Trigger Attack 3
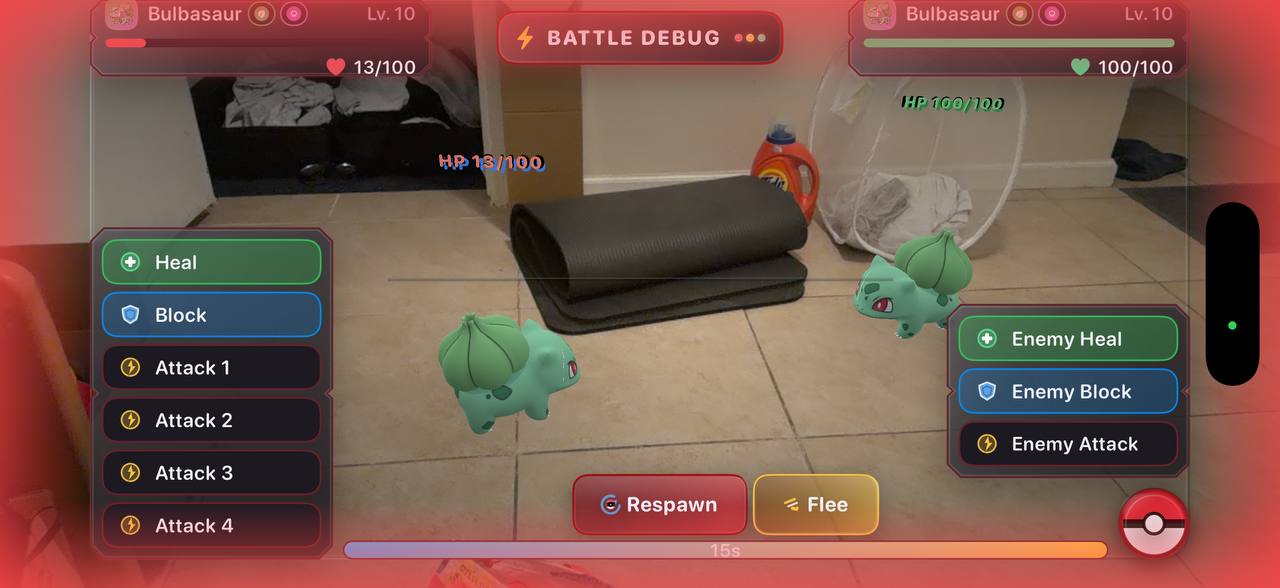 coord(211,473)
